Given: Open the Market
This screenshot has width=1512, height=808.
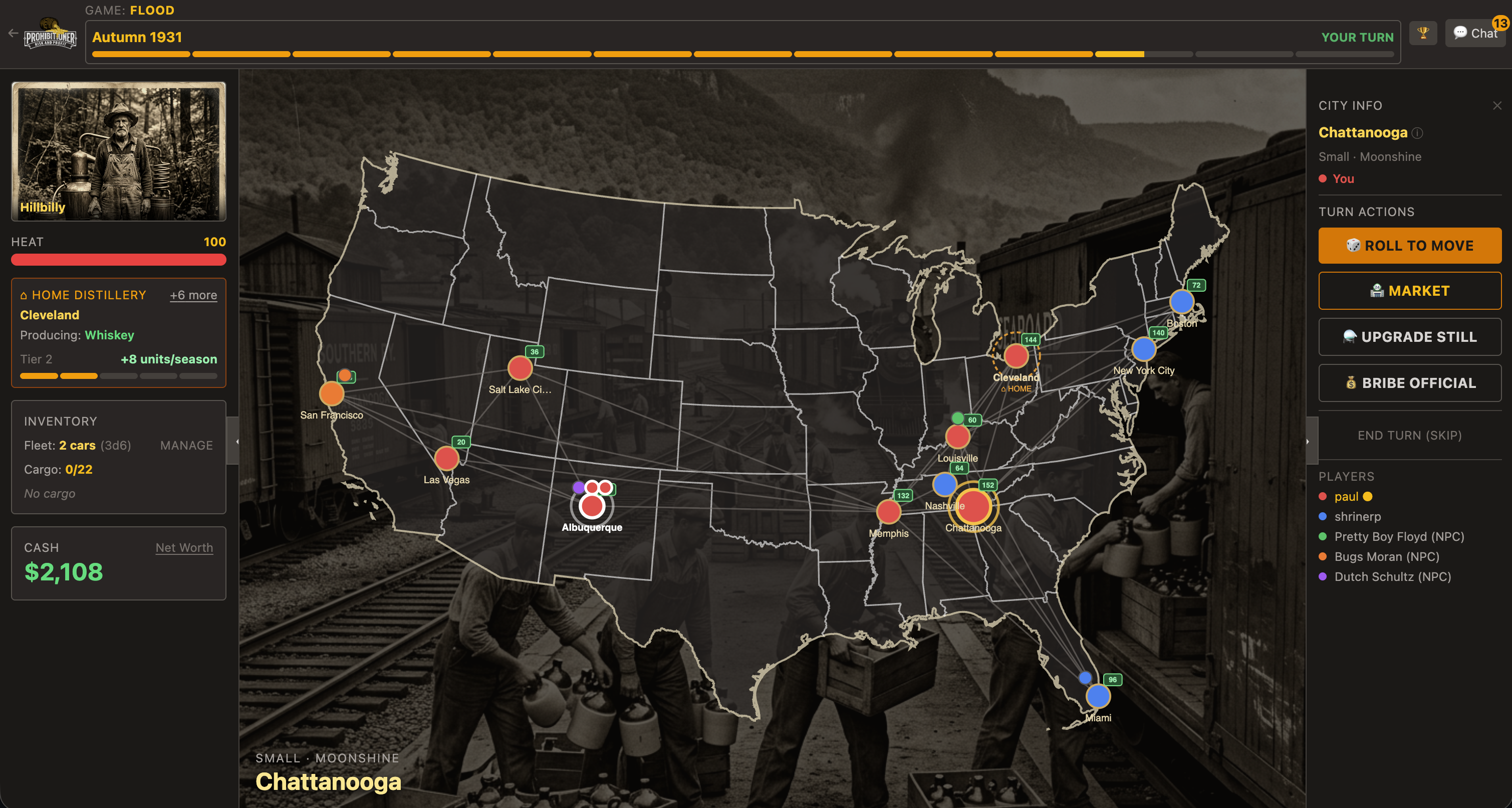Looking at the screenshot, I should [x=1409, y=291].
